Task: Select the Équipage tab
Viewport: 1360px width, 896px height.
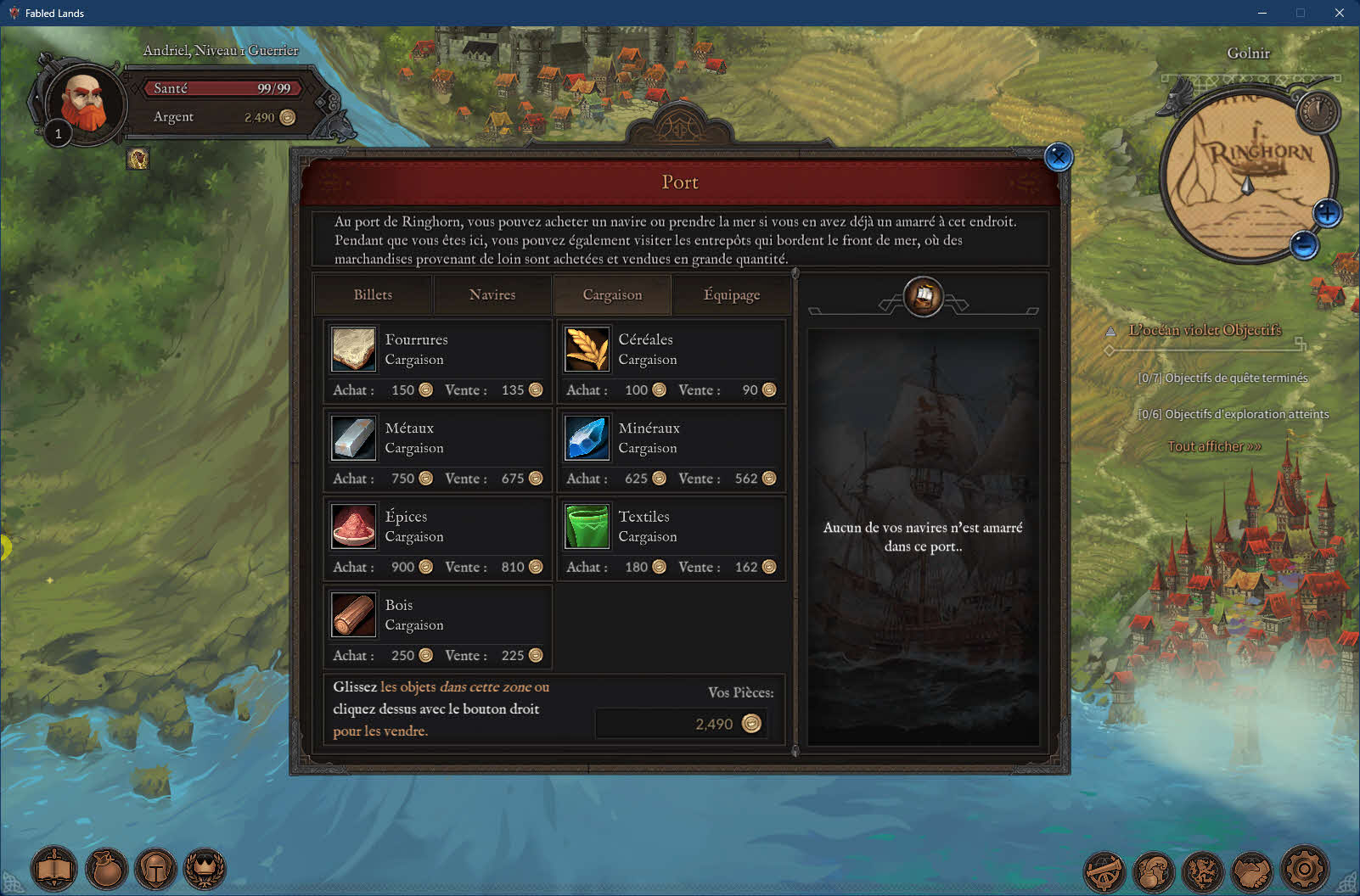Action: pyautogui.click(x=731, y=295)
